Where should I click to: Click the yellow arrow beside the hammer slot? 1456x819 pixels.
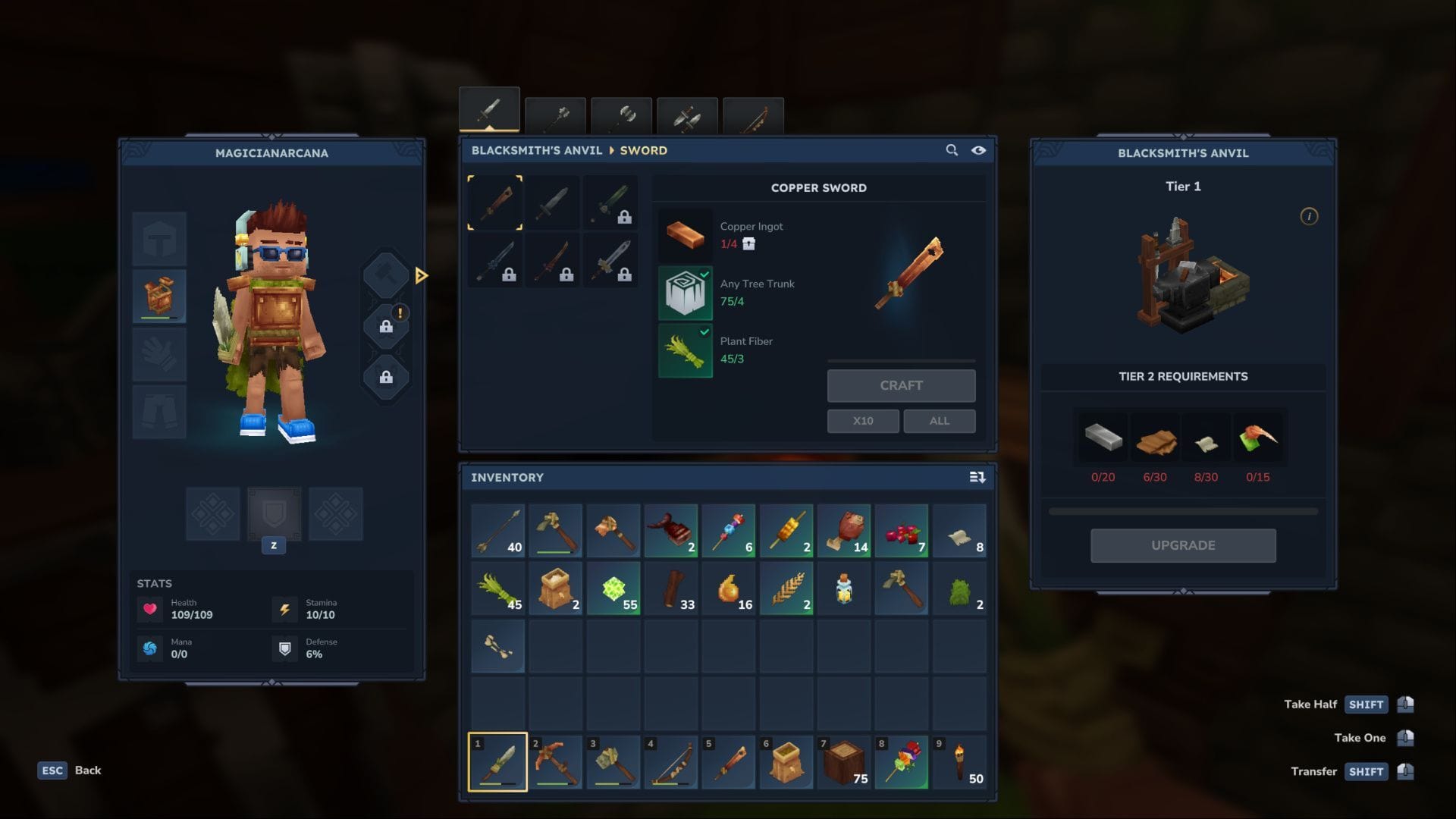click(422, 276)
